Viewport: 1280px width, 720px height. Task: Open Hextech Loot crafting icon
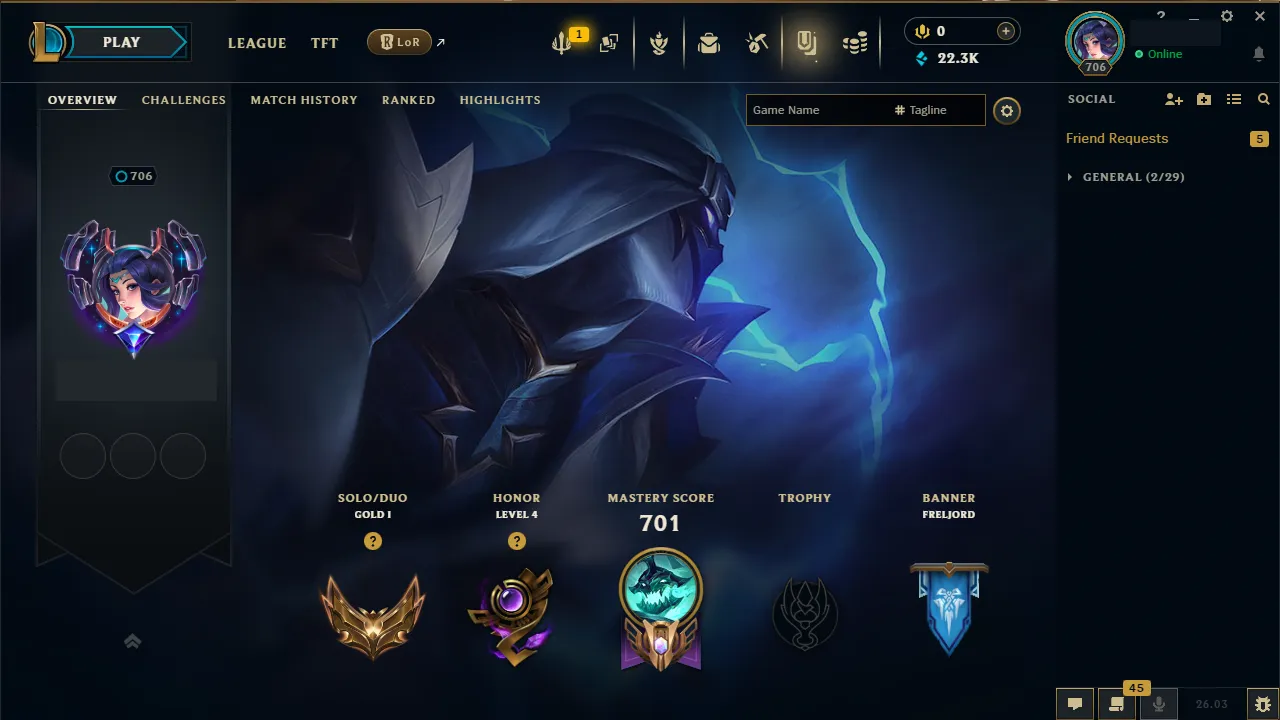(756, 42)
